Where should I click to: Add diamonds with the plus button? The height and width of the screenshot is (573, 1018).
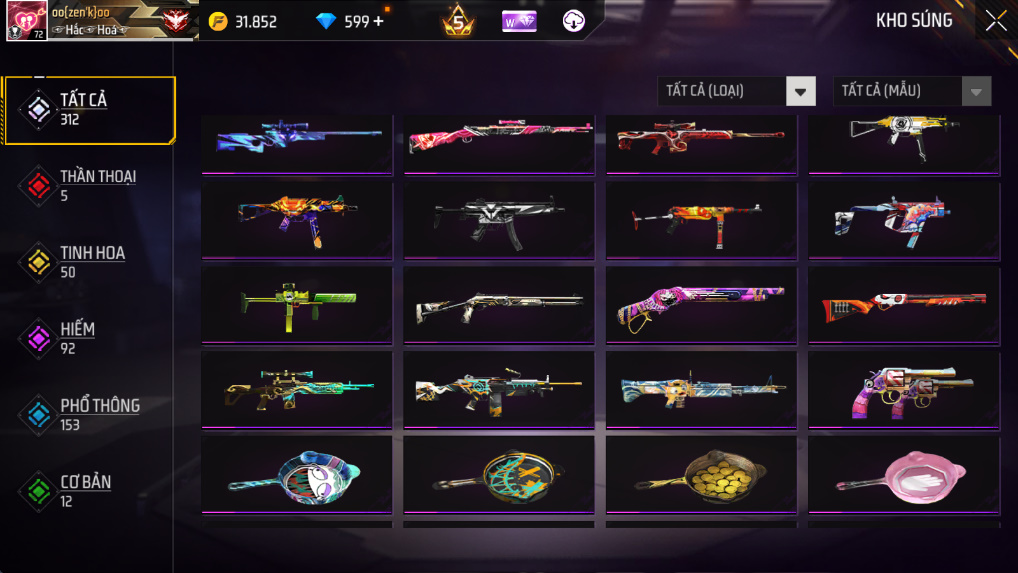[378, 21]
